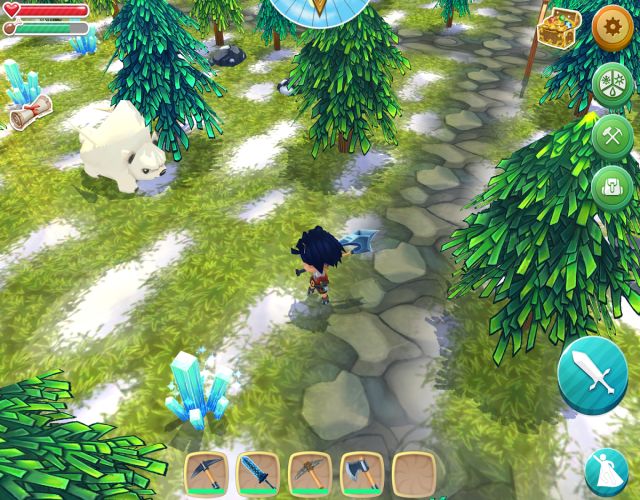This screenshot has height=500, width=640.
Task: Tap the sword attack button
Action: pyautogui.click(x=593, y=373)
